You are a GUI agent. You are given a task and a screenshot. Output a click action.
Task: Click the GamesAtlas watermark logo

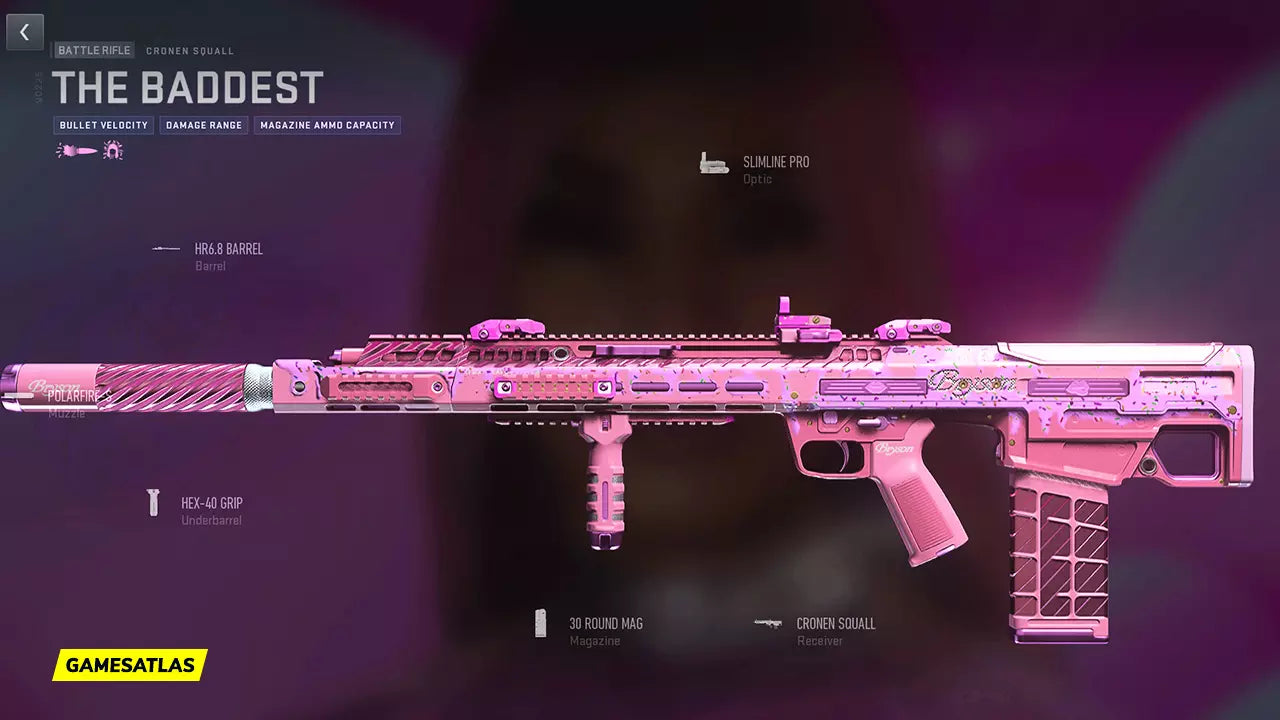coord(130,665)
